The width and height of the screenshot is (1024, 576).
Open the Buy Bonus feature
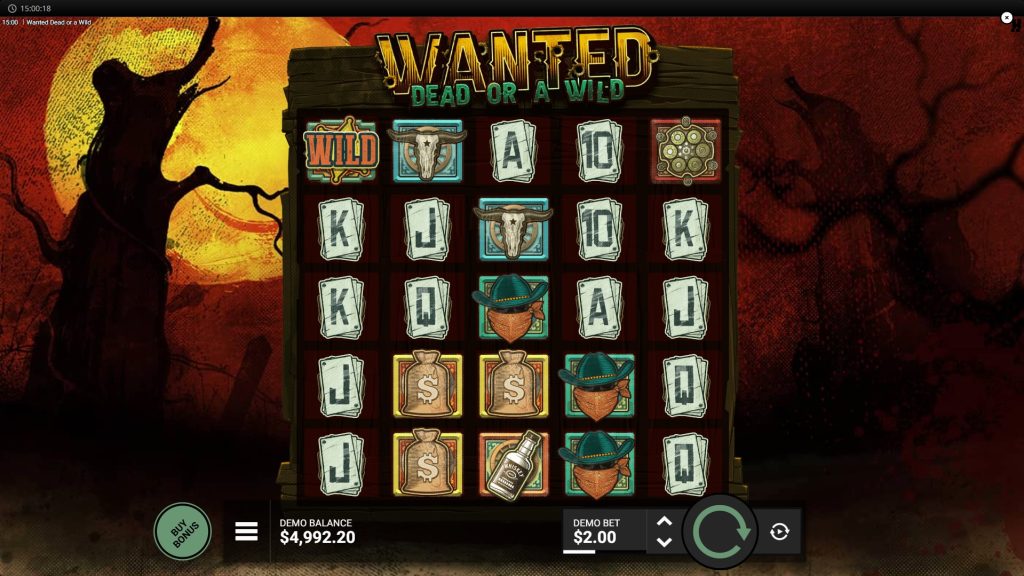tap(182, 530)
